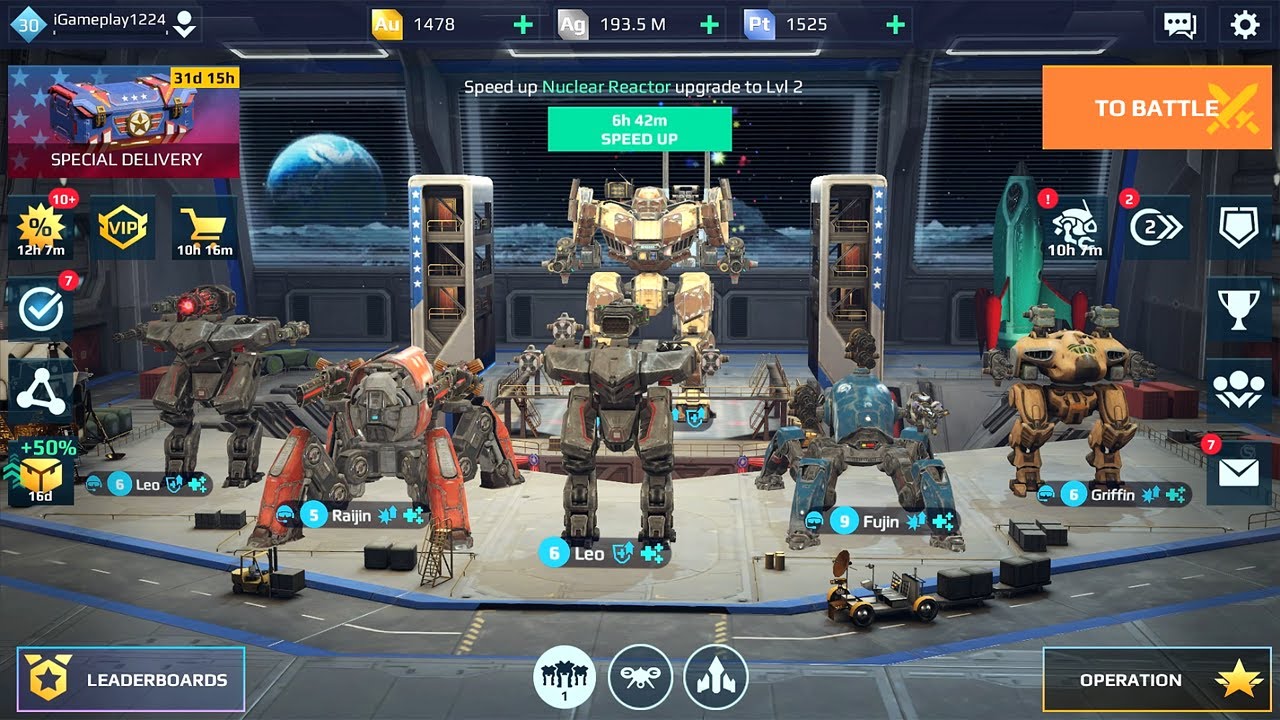Open the VIP status badge
Screen dimensions: 1280x720
click(x=123, y=227)
